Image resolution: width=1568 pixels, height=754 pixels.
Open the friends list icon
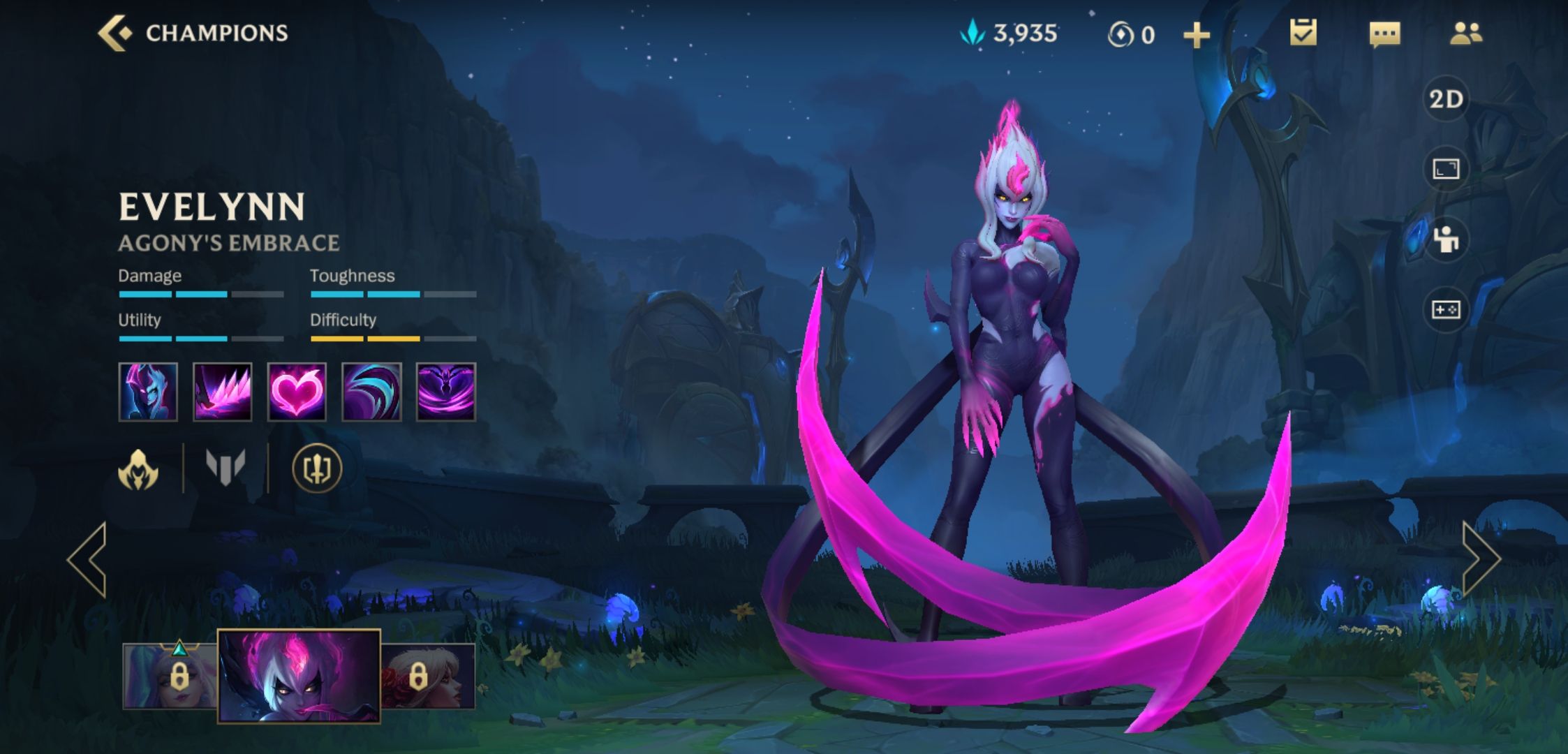coord(1465,34)
